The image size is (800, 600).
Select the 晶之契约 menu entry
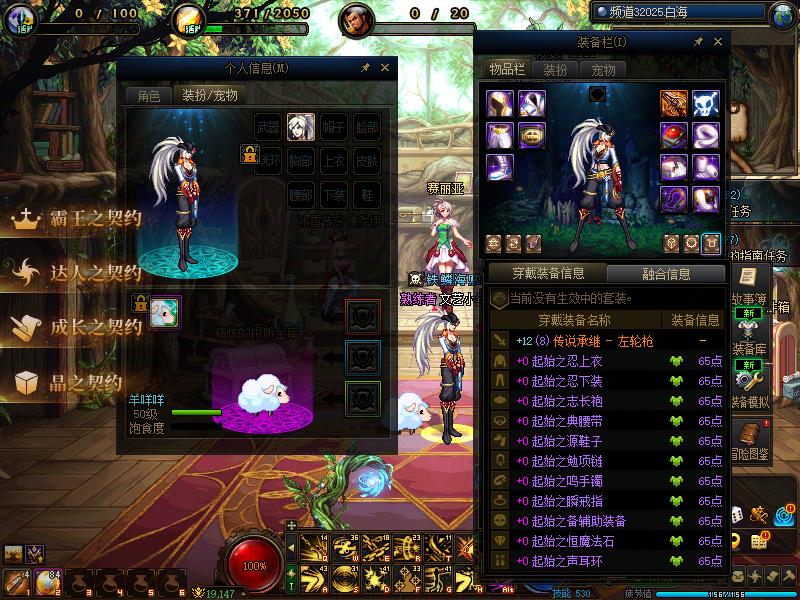(75, 381)
